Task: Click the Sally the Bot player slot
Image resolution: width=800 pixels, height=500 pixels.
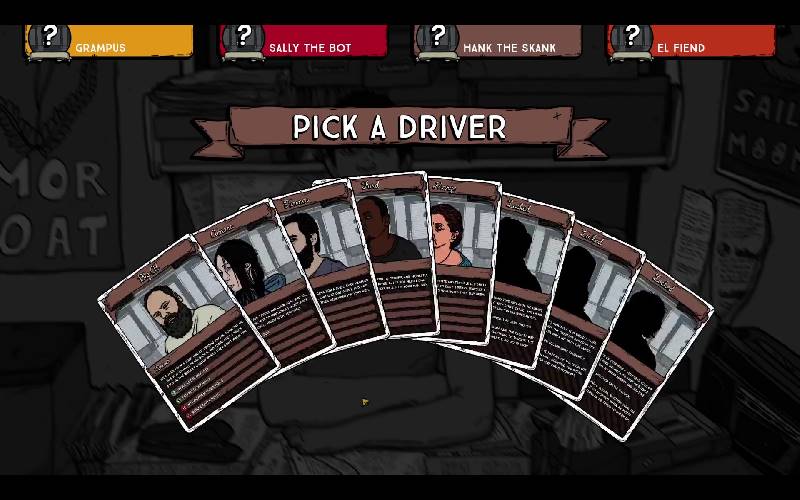Action: click(x=304, y=41)
